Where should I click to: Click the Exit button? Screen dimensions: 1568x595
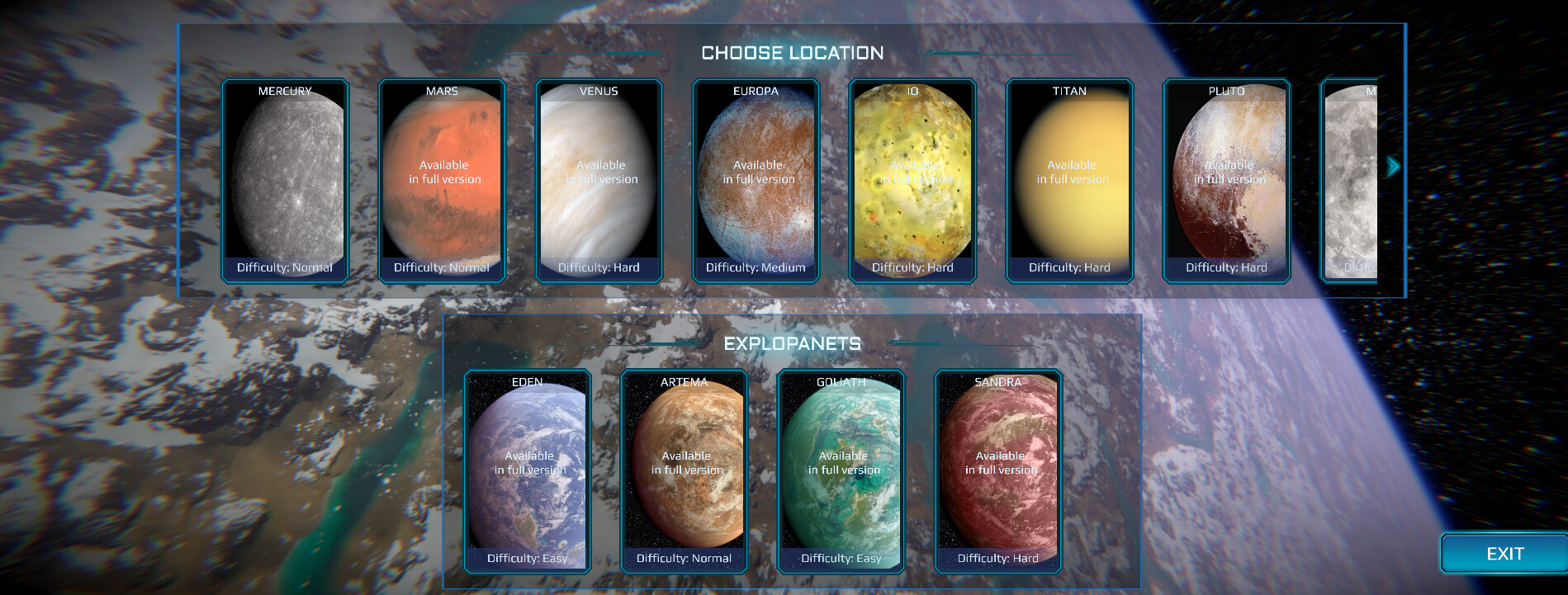pyautogui.click(x=1504, y=554)
